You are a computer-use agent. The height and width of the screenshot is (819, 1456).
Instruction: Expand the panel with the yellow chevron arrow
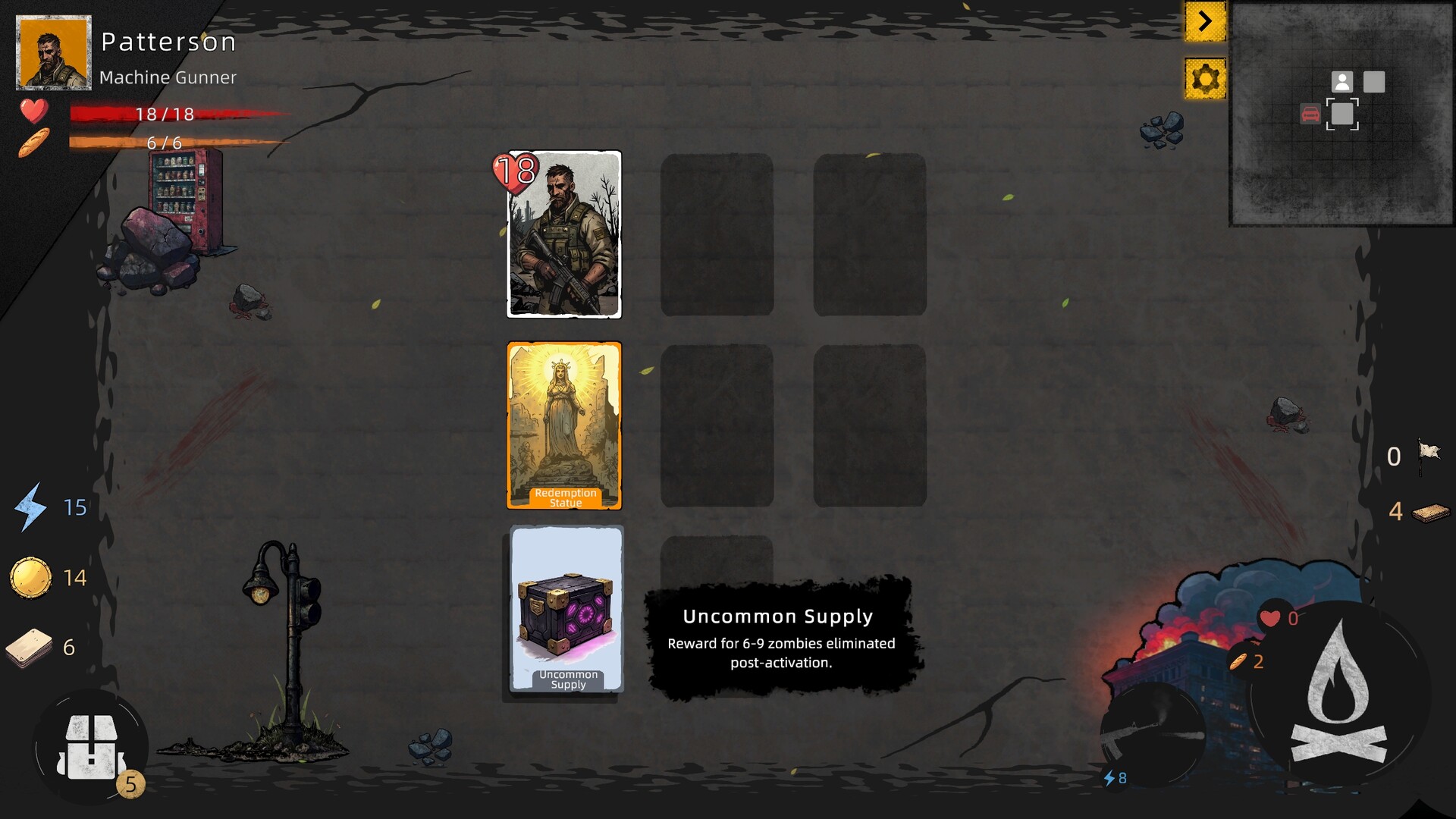point(1206,22)
